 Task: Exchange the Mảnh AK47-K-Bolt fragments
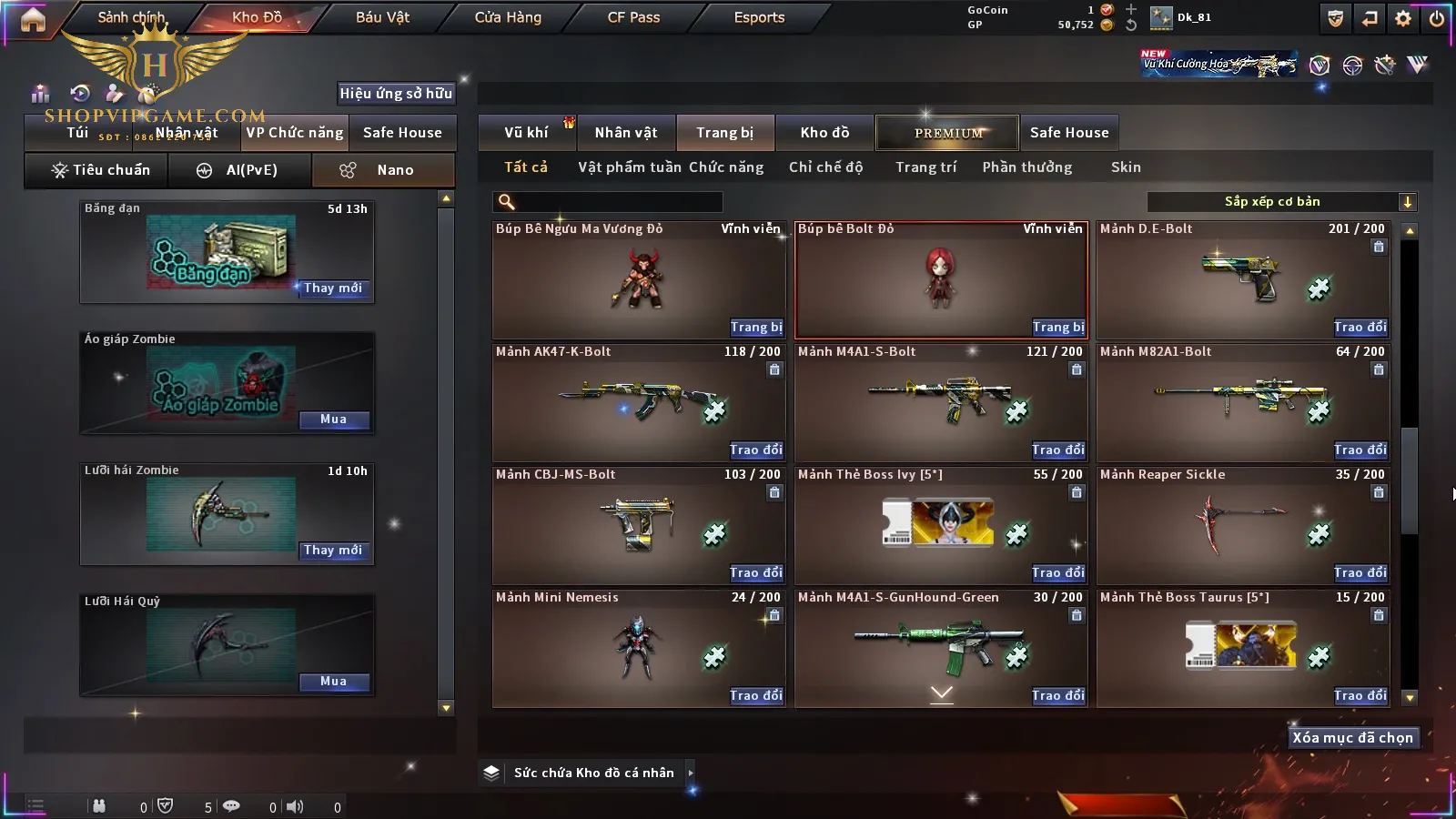tap(755, 450)
